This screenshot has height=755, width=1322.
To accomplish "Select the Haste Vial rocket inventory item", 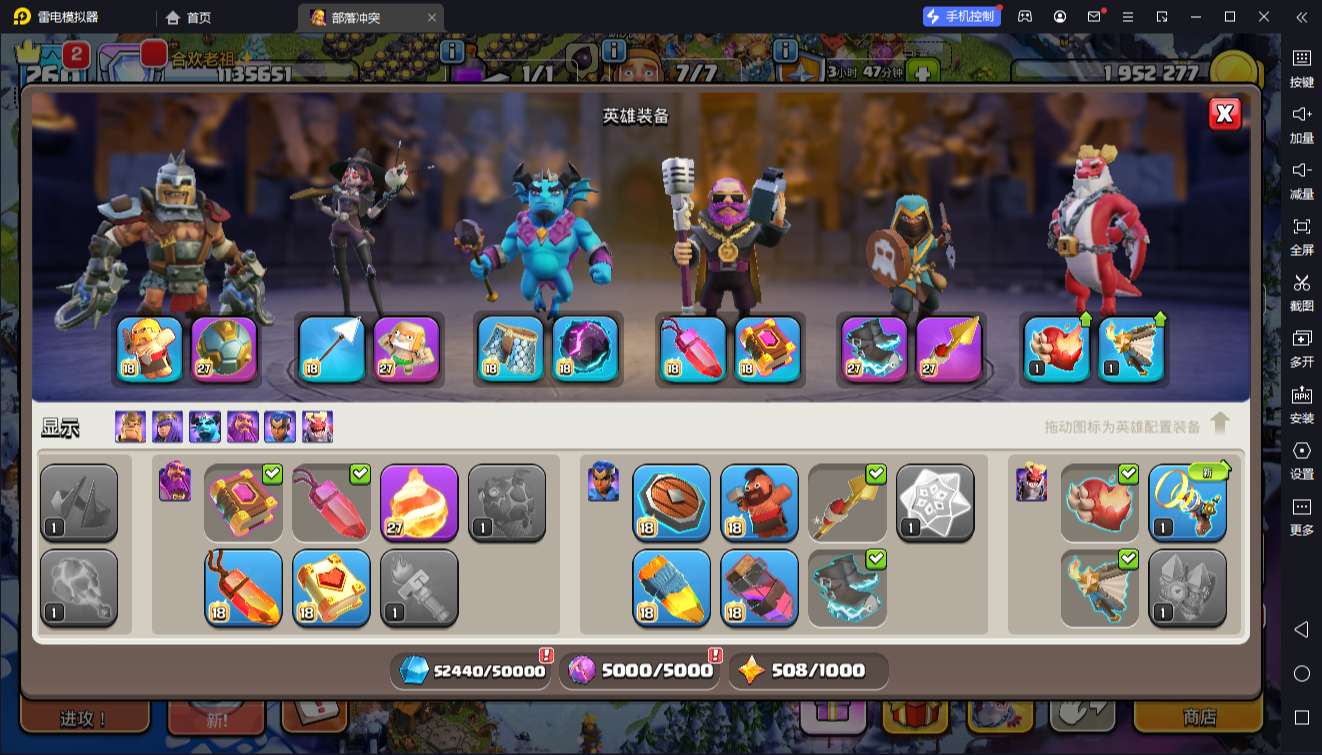I will (x=671, y=587).
